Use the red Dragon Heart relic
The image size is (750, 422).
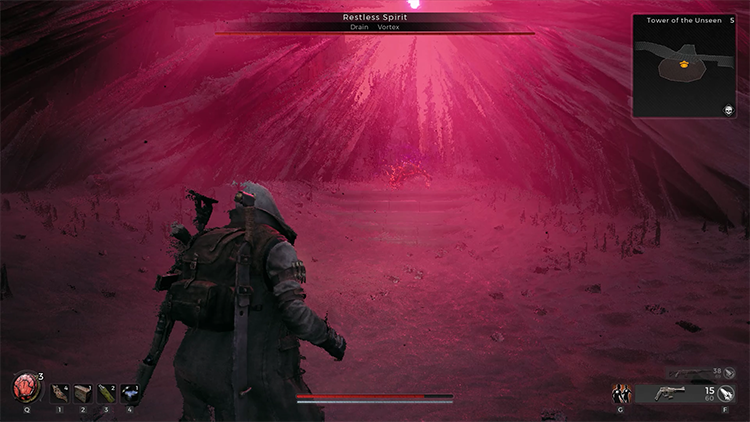(x=25, y=388)
